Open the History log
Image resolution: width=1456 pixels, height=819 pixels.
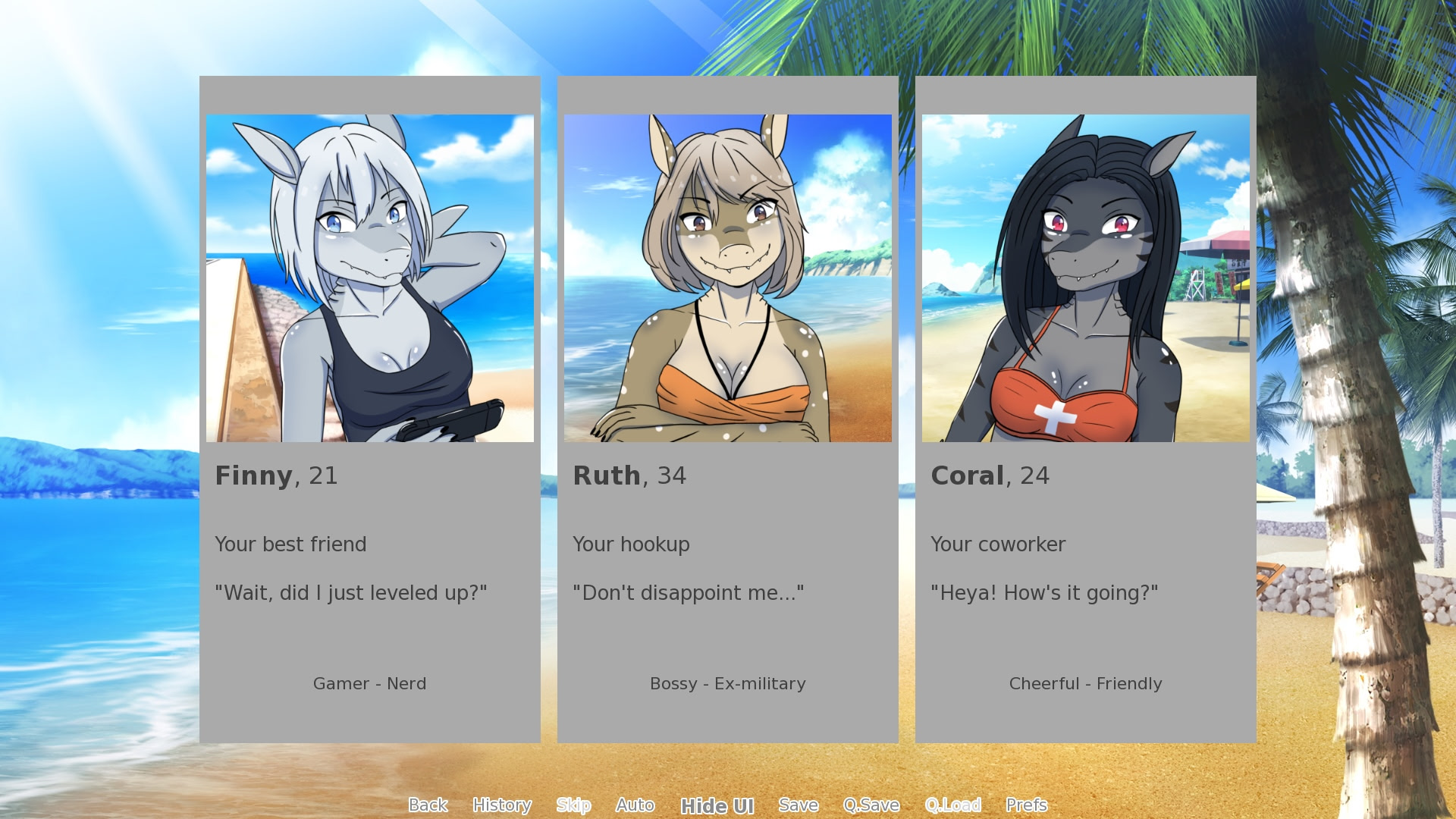point(503,805)
